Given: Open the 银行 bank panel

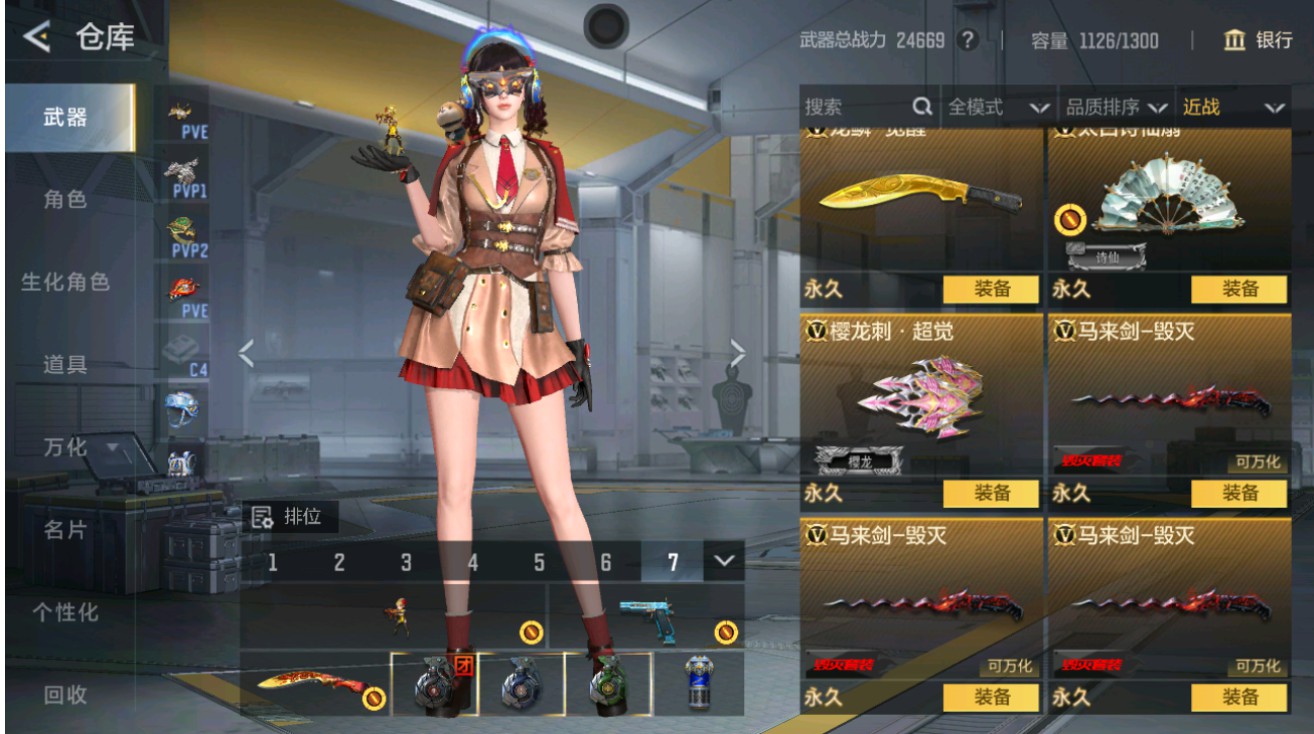Looking at the screenshot, I should (x=1264, y=42).
